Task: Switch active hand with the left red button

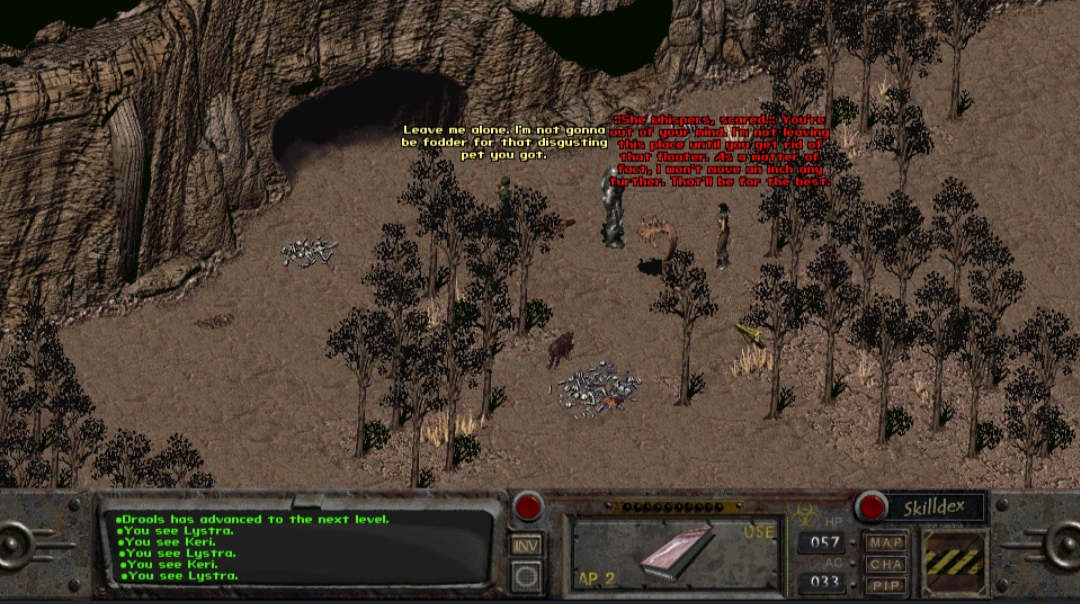Action: click(528, 506)
